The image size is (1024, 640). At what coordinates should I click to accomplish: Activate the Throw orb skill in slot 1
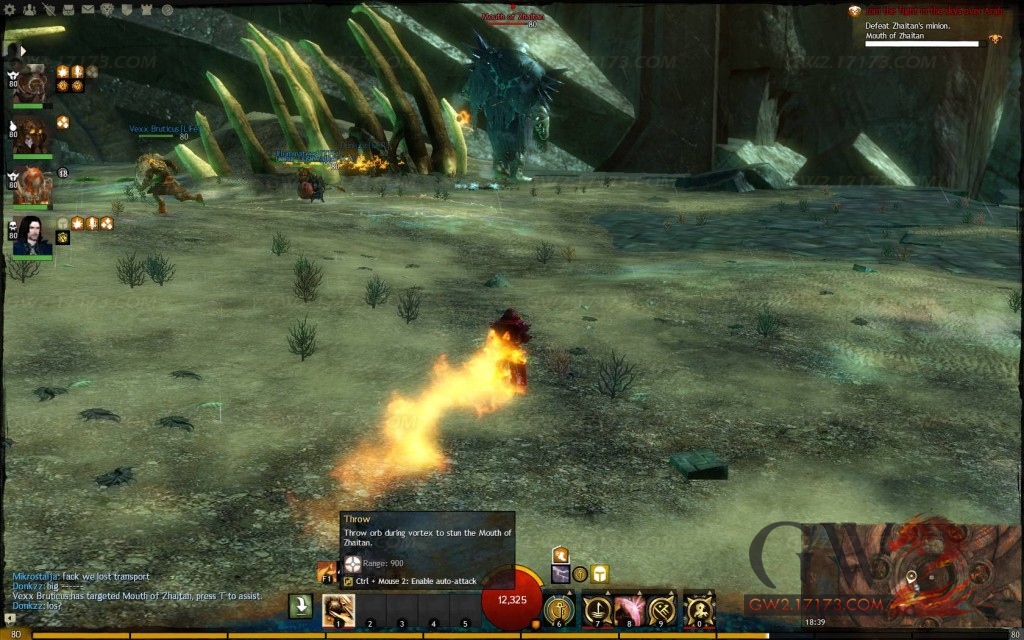click(x=338, y=609)
